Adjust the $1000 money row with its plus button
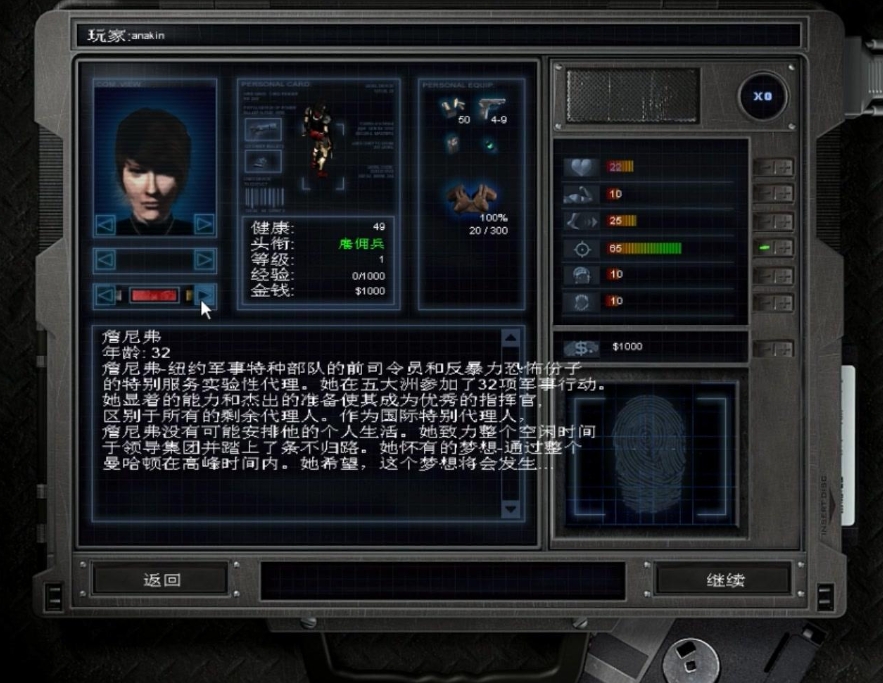 [x=783, y=348]
